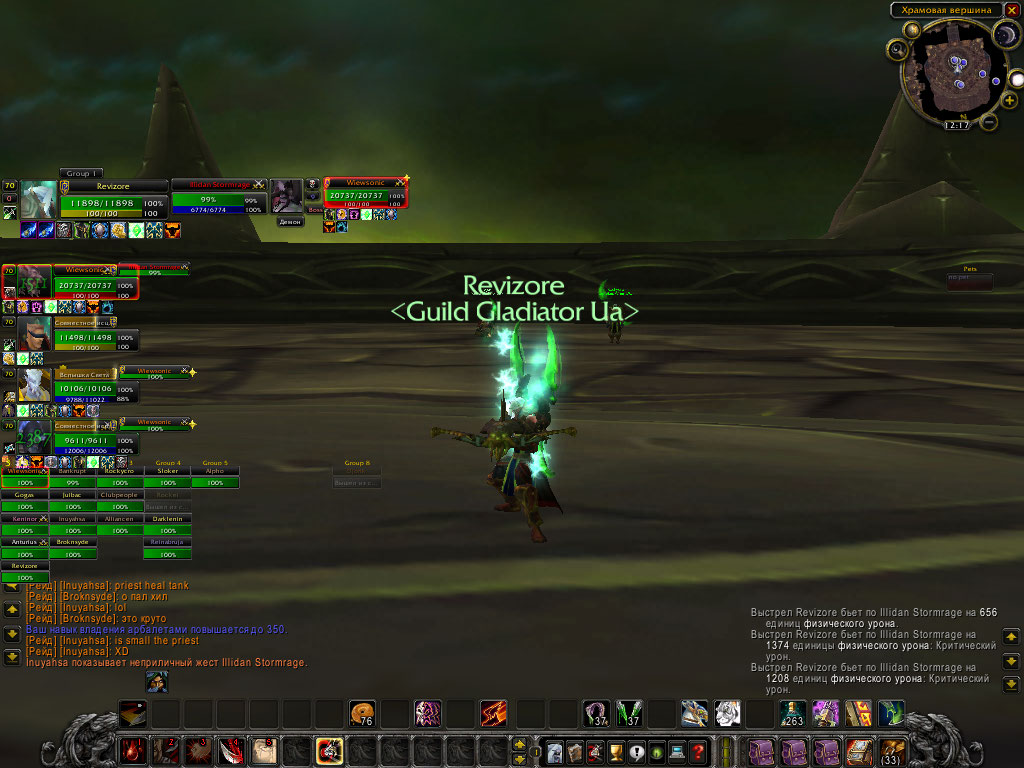Use the hotbar item with 76 stack
This screenshot has width=1024, height=768.
point(362,713)
